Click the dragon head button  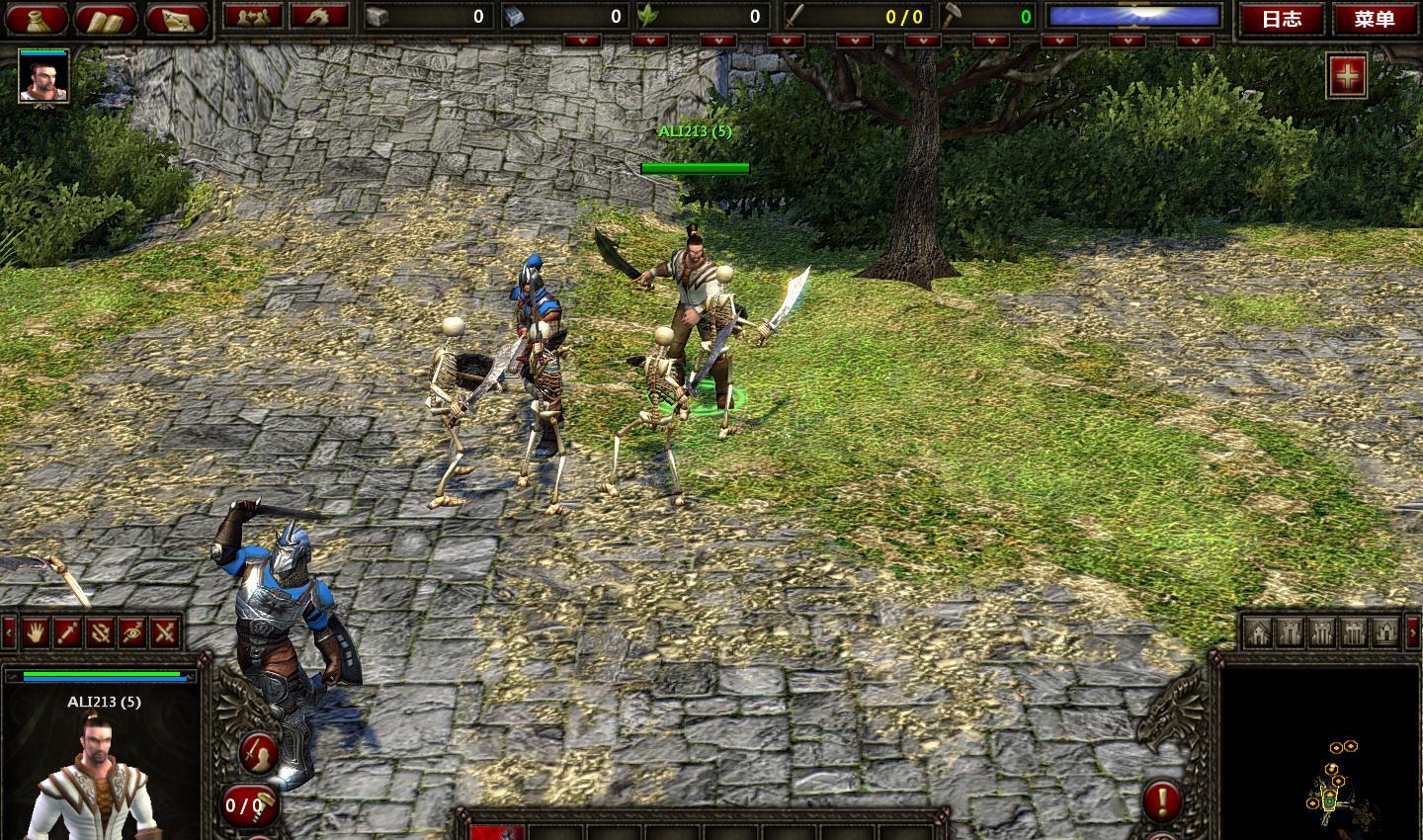(x=317, y=16)
